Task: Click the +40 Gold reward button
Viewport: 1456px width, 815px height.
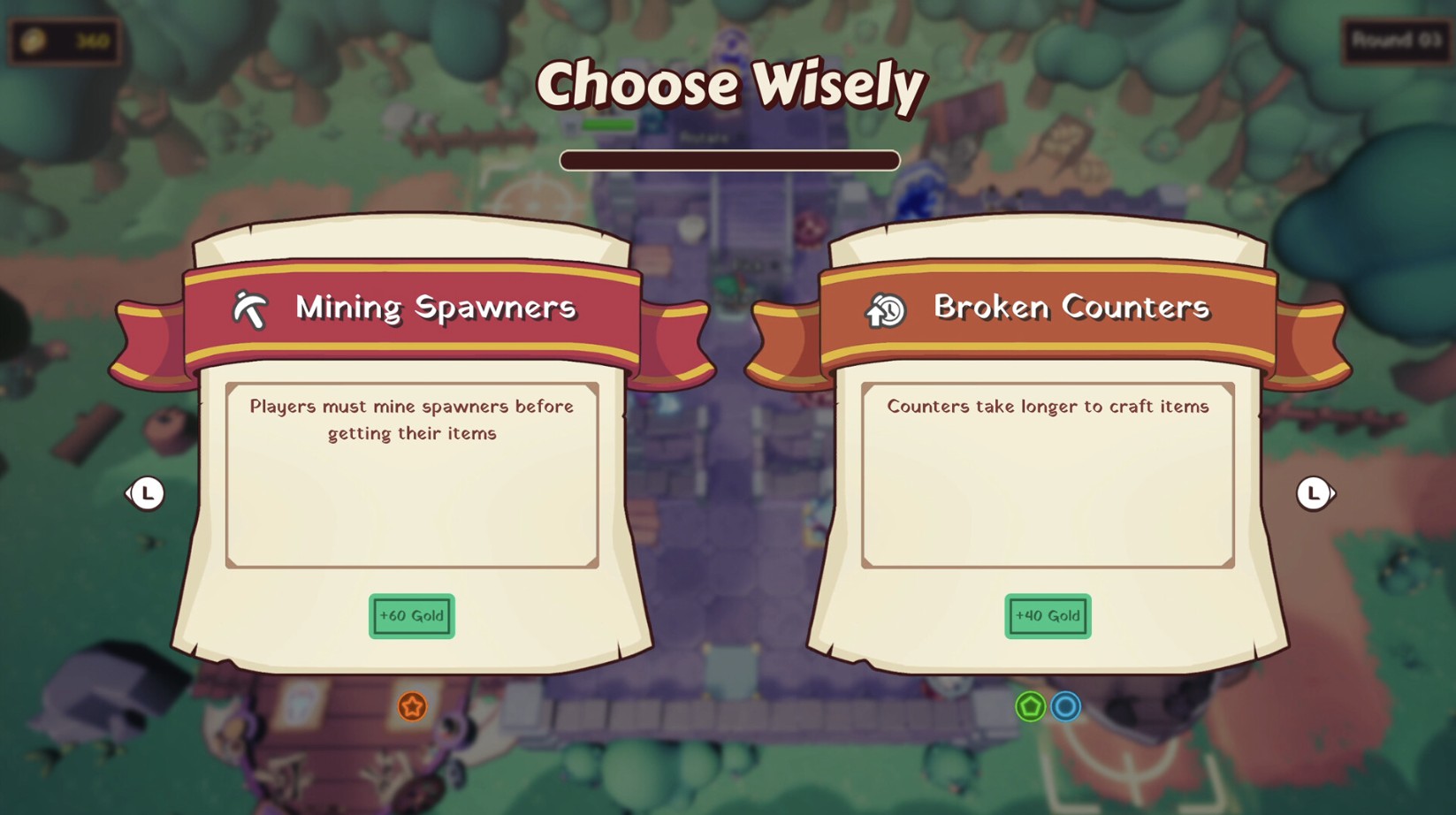Action: click(x=1047, y=616)
